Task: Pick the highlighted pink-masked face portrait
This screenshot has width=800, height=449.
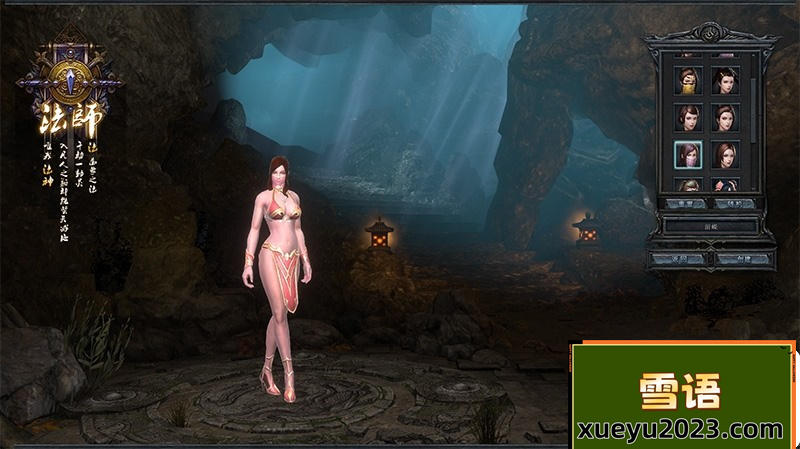Action: [687, 155]
